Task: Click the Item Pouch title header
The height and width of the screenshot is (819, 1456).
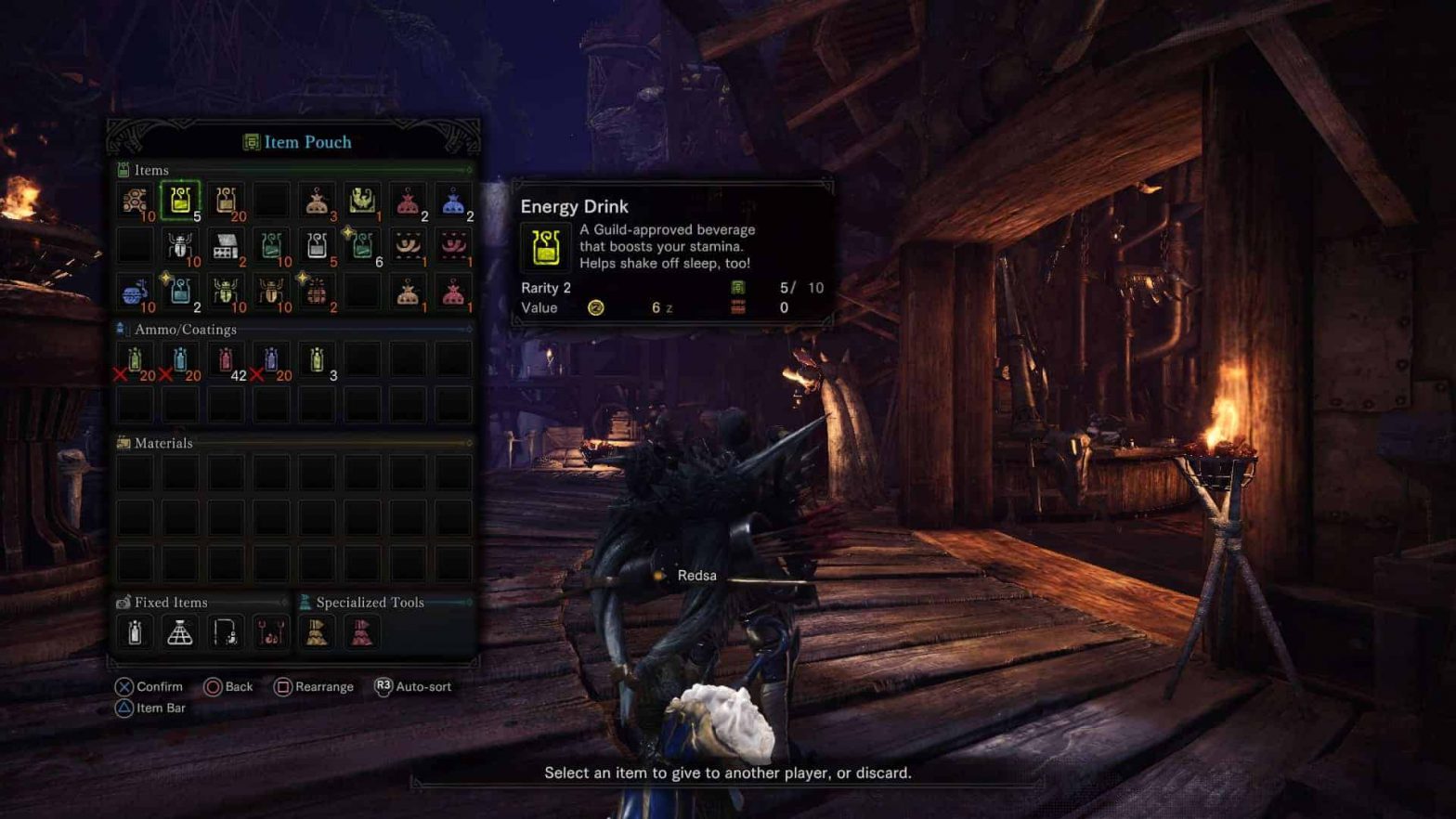Action: click(x=295, y=142)
